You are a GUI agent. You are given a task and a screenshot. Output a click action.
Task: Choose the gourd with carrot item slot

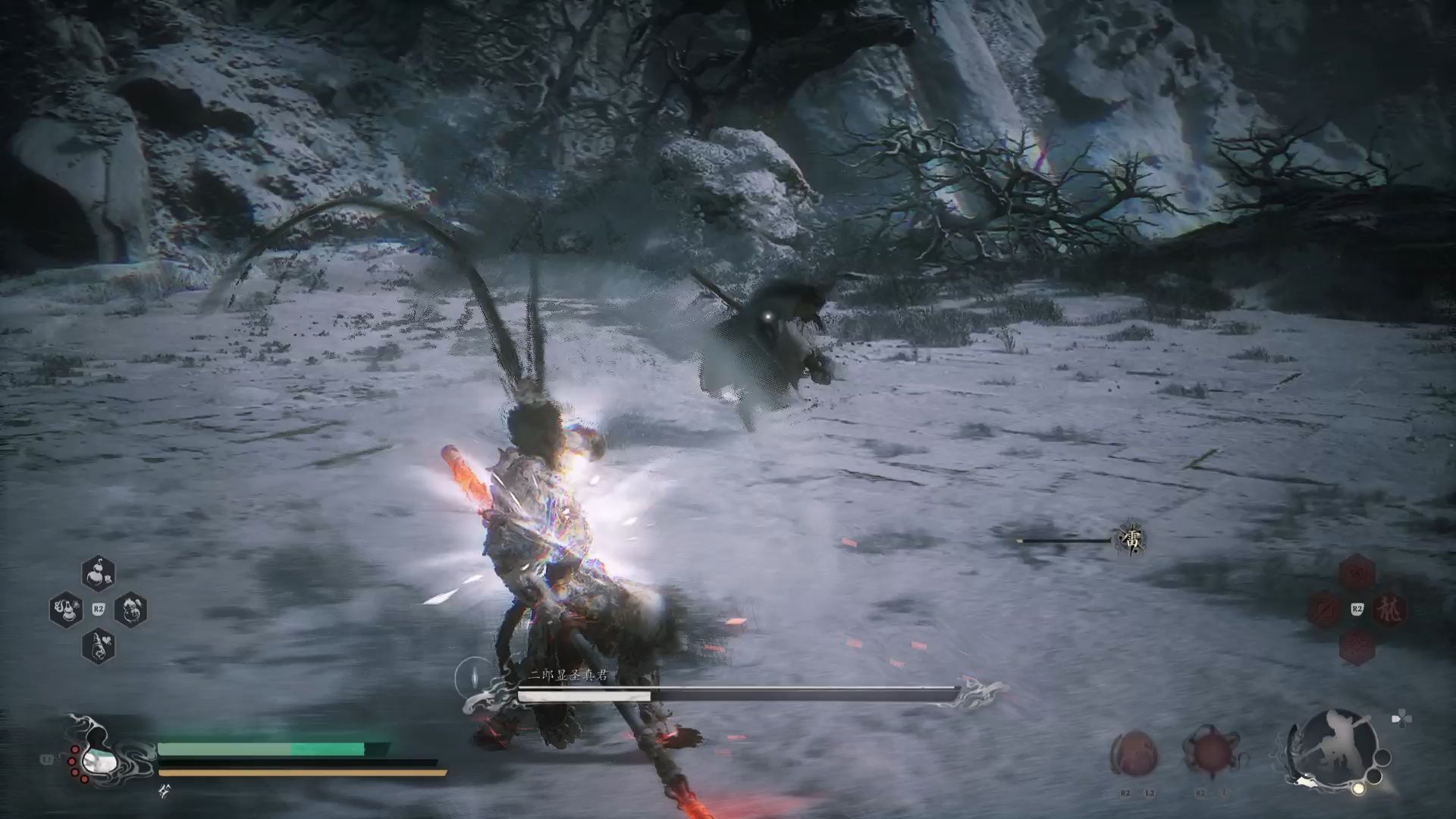130,610
